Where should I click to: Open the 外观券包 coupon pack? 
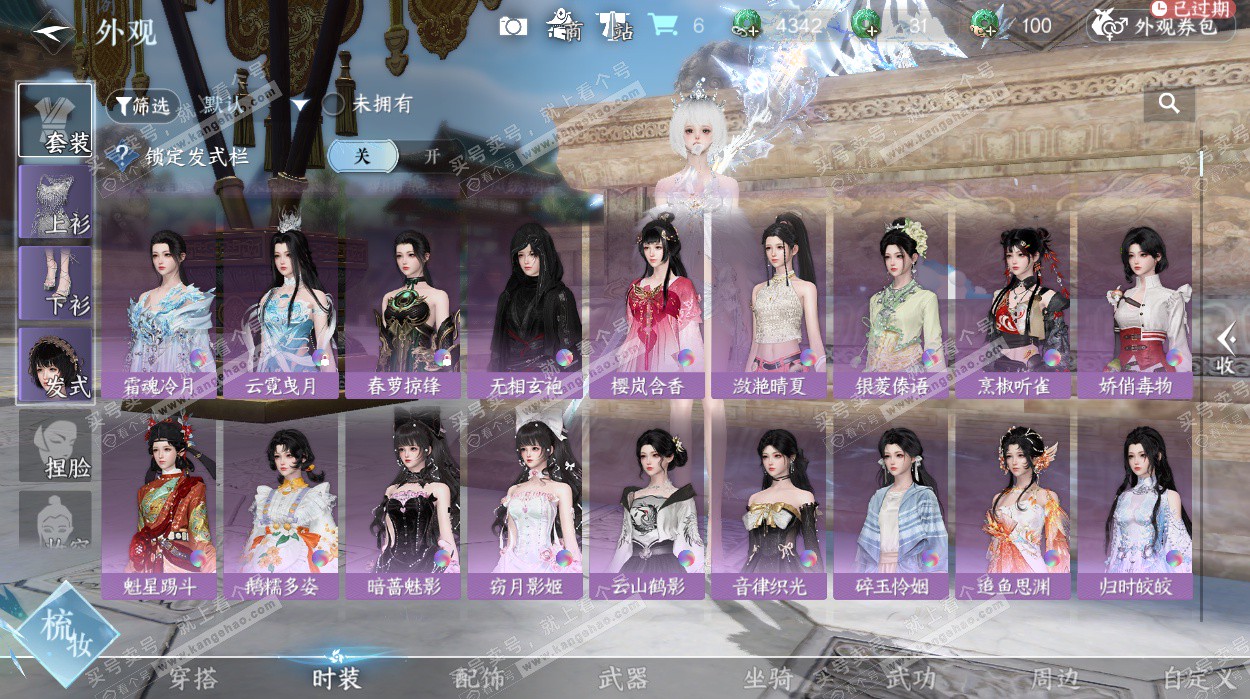click(1162, 26)
